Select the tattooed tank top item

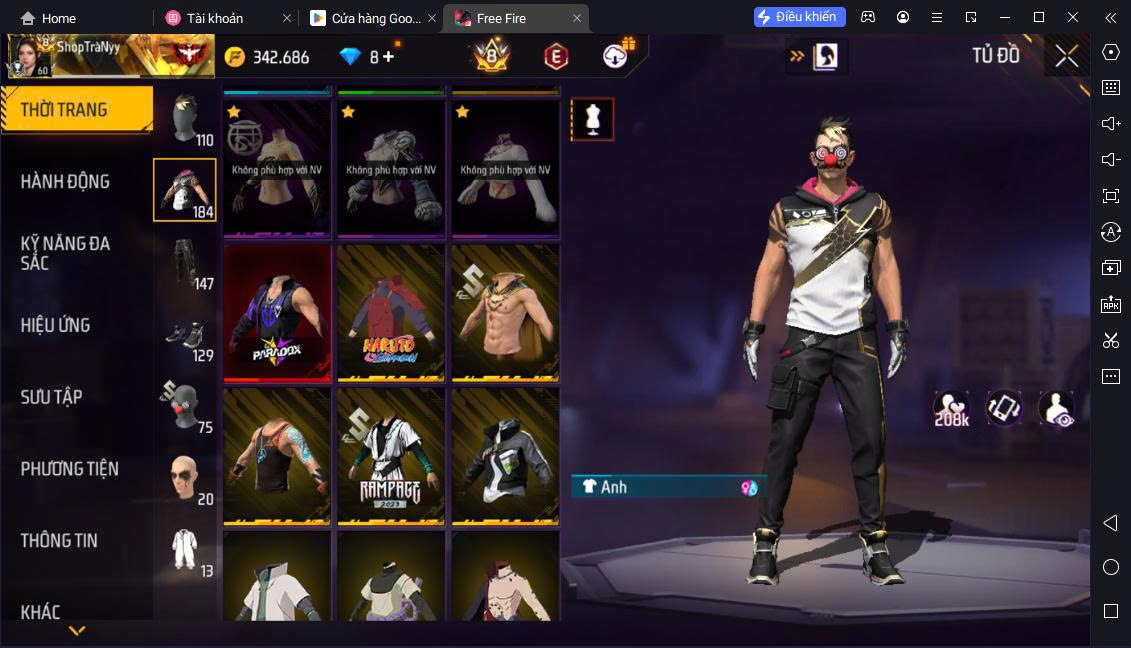click(x=277, y=456)
